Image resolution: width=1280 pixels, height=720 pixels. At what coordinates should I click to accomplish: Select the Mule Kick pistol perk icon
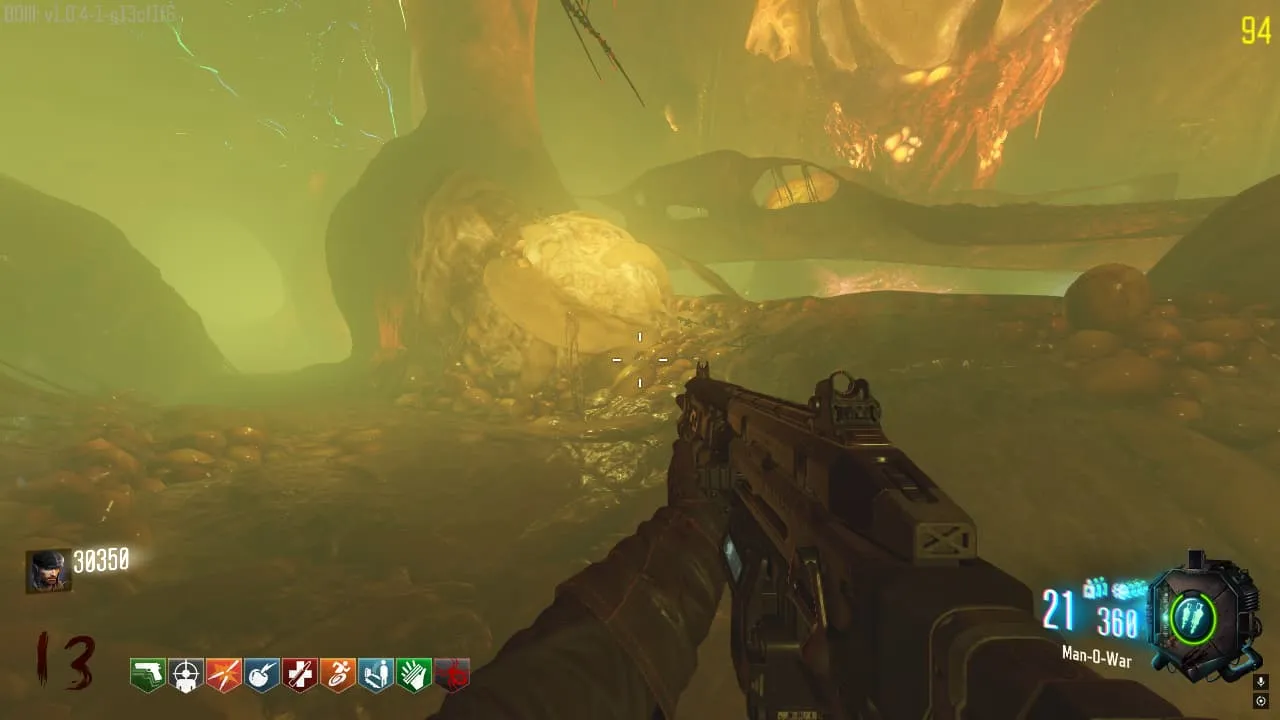148,675
